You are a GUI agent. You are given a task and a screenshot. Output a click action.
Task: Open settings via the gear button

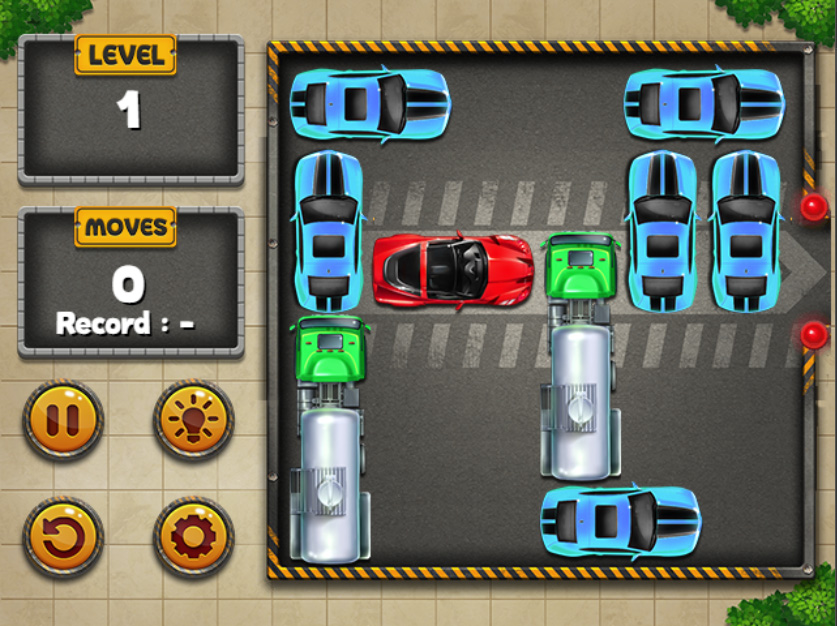click(x=193, y=537)
